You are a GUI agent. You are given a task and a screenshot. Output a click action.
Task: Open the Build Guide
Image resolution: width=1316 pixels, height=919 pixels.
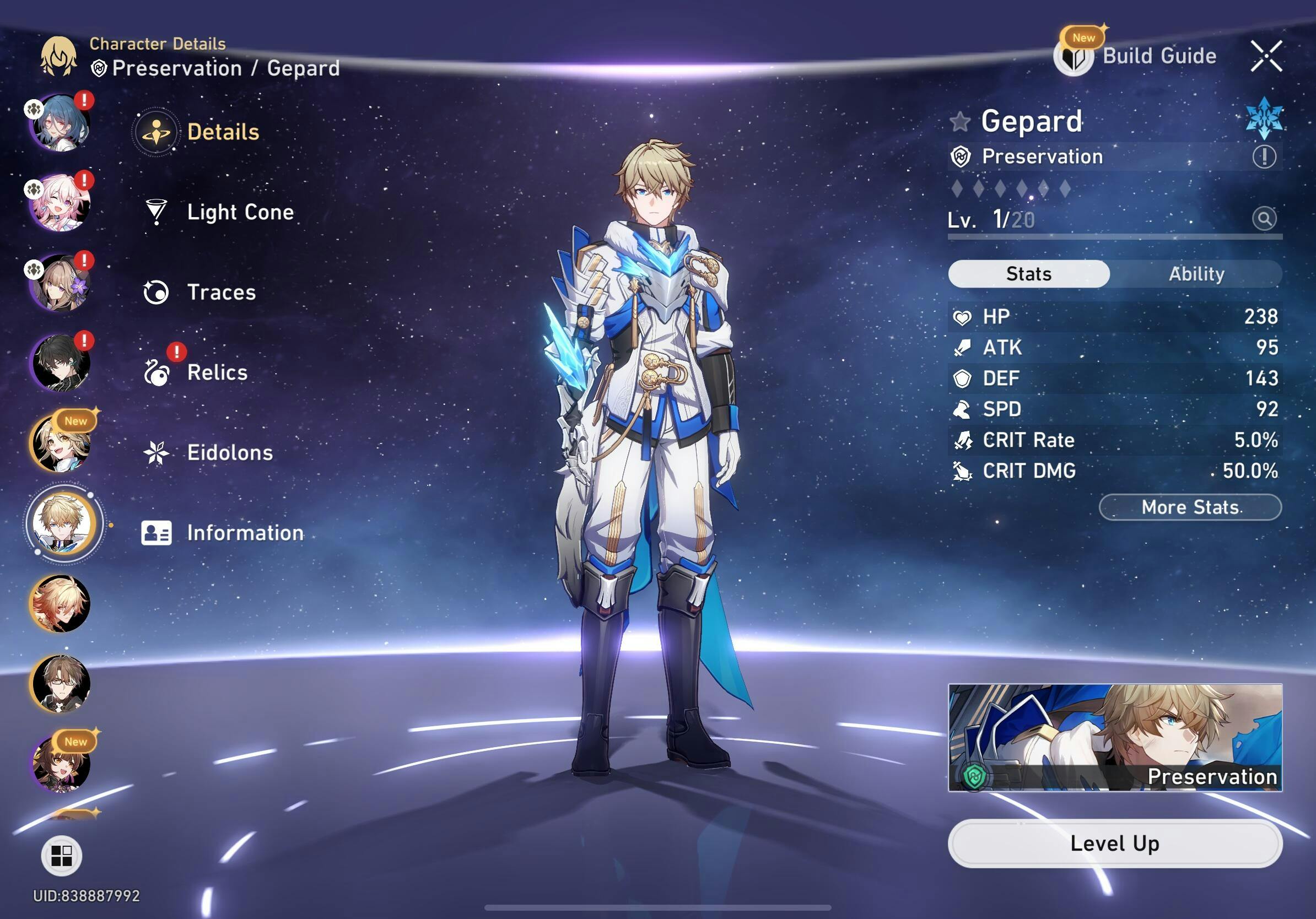1138,56
